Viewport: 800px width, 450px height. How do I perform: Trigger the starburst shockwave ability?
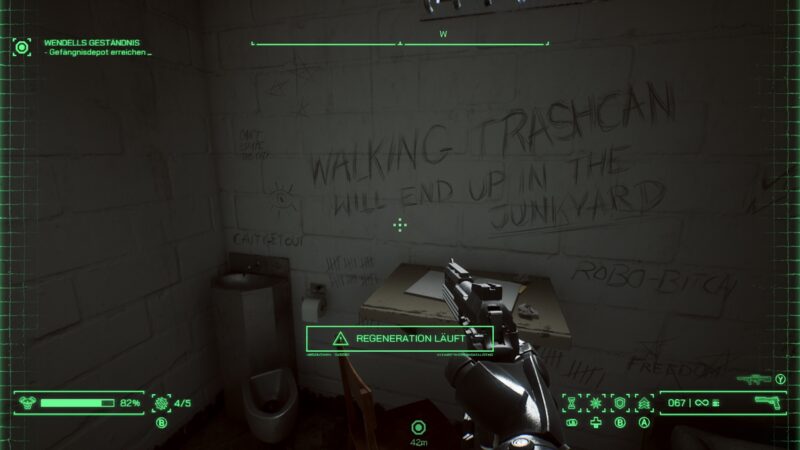(596, 403)
